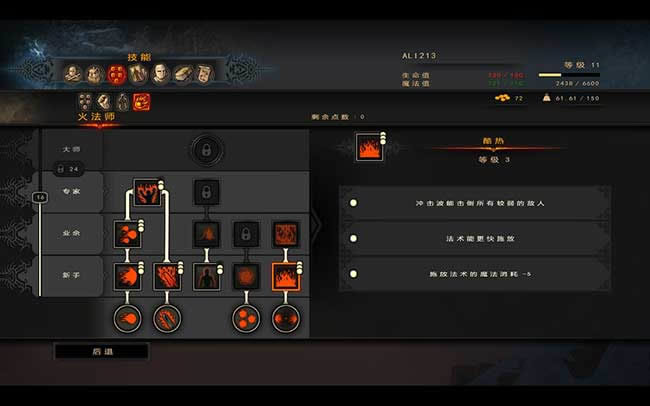Select the skull and crossbones tab
Image resolution: width=650 pixels, height=406 pixels.
[72, 73]
